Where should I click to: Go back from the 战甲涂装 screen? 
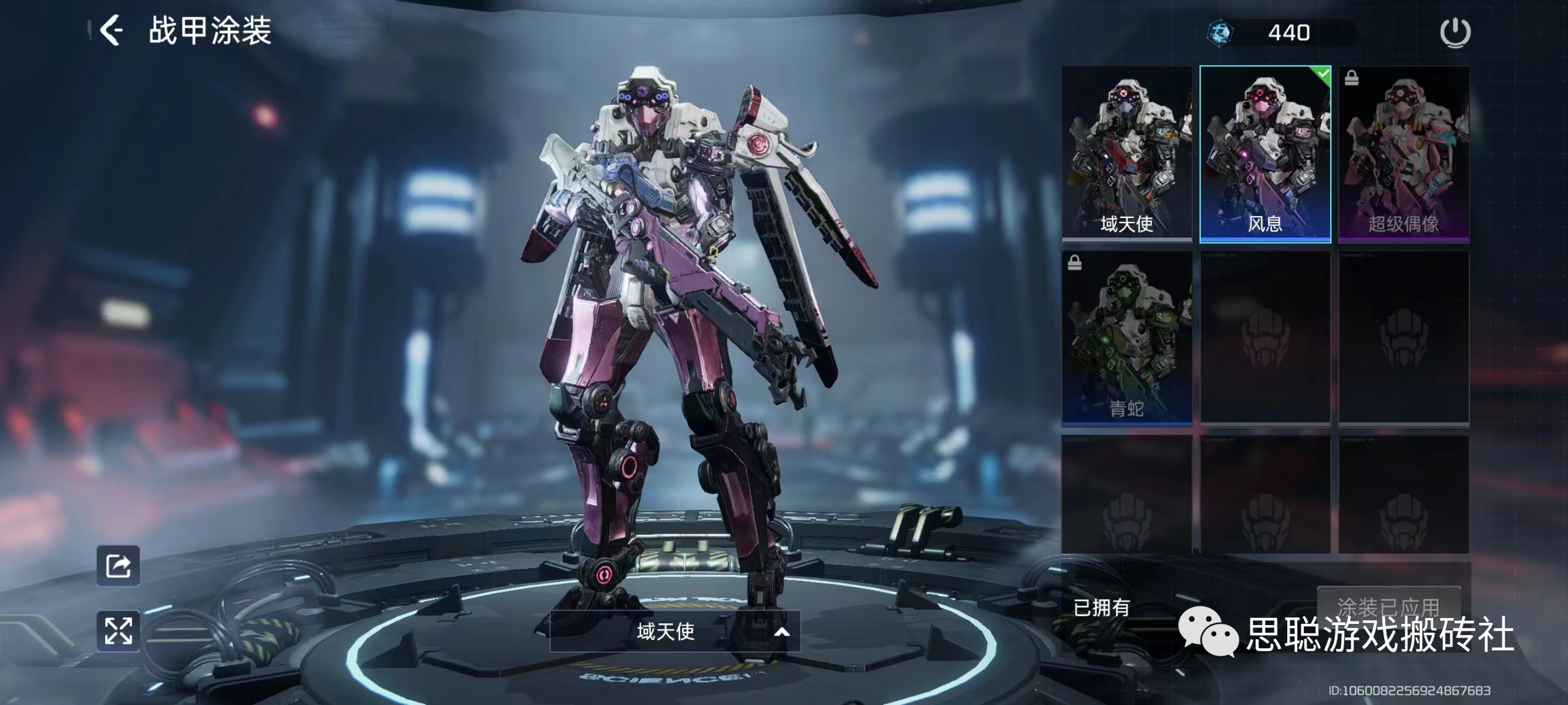point(112,31)
